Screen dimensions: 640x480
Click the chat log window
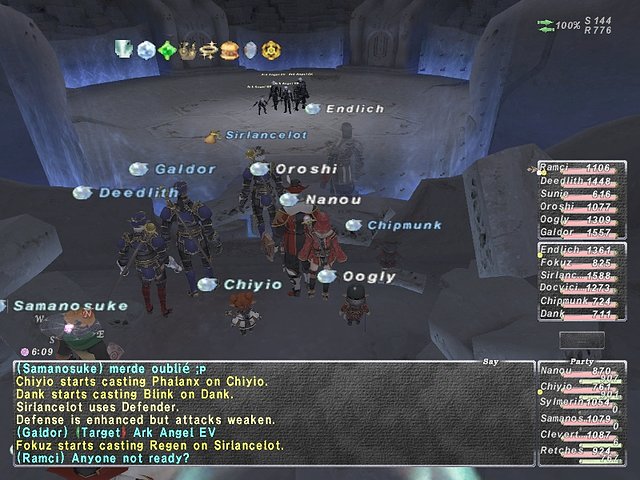[x=270, y=412]
